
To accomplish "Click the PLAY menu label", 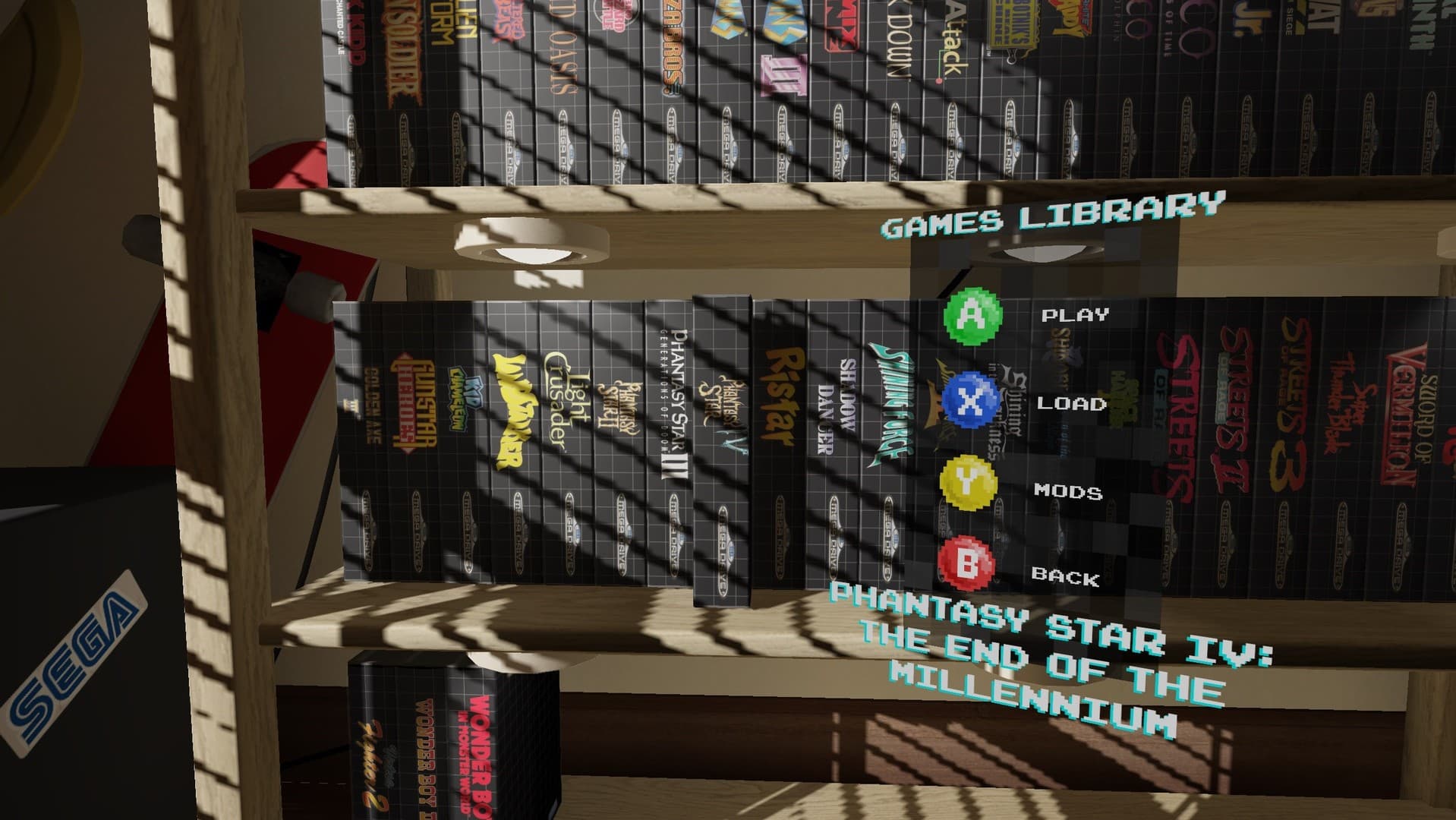I will (x=1075, y=315).
